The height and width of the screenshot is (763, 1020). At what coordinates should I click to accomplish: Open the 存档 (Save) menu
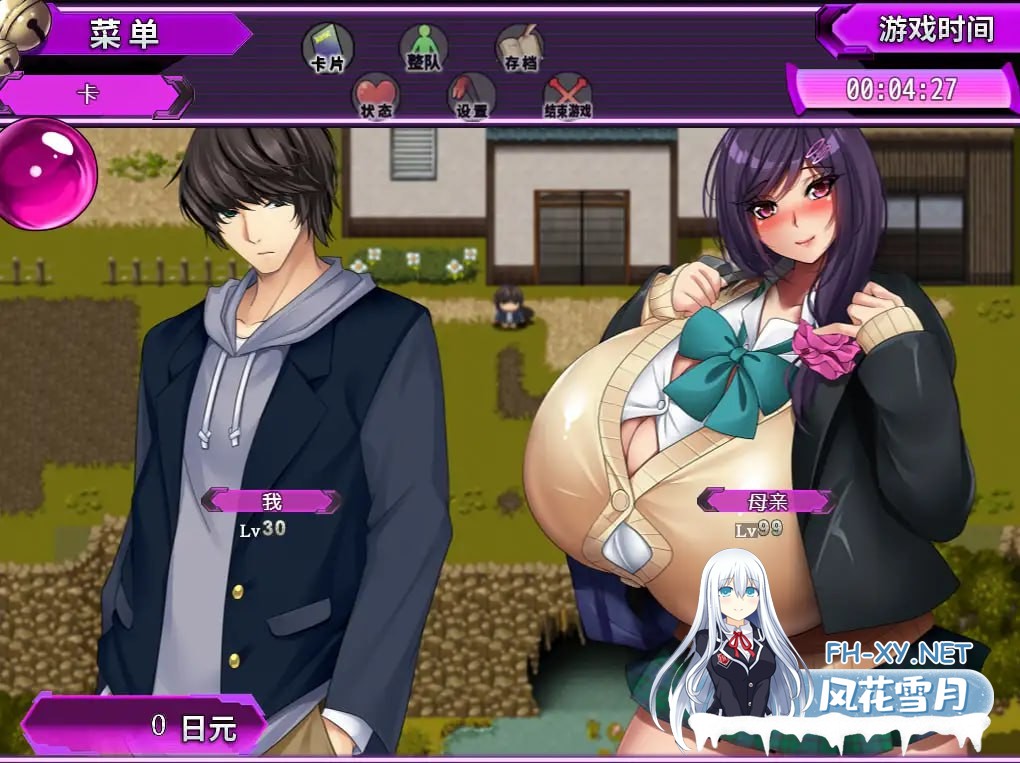520,48
